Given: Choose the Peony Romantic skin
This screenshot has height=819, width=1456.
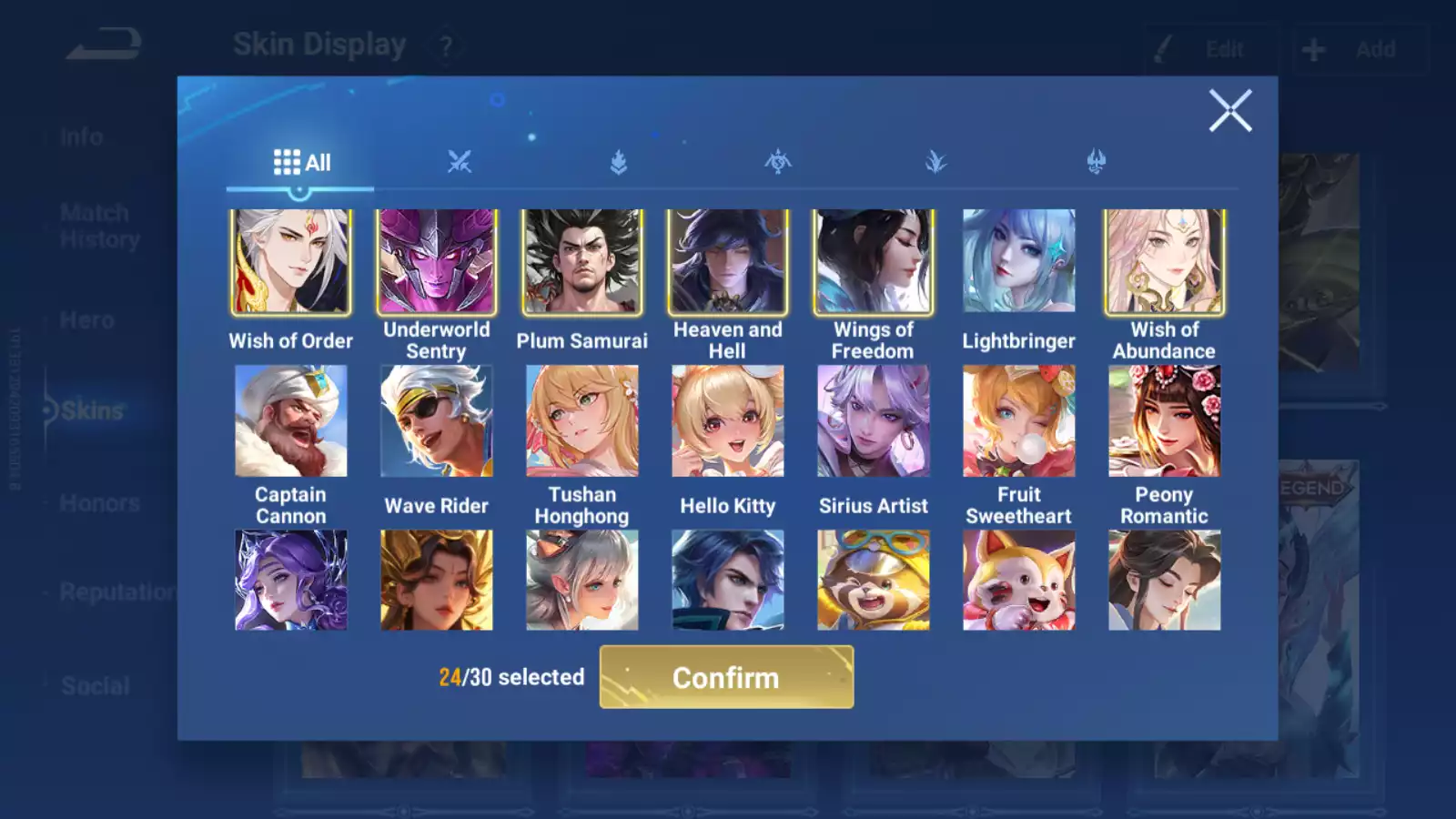Looking at the screenshot, I should tap(1165, 421).
